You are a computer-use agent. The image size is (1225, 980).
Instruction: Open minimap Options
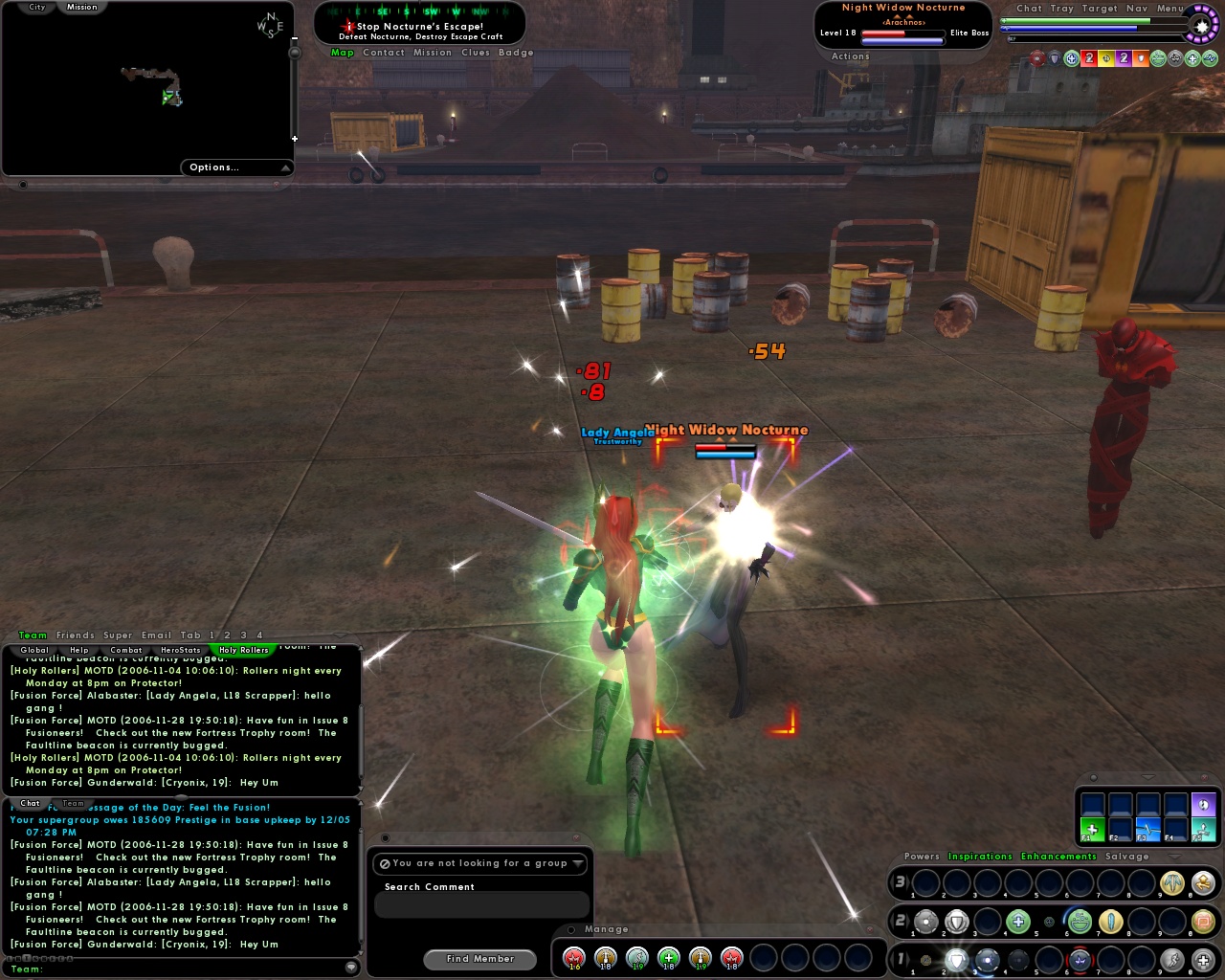pyautogui.click(x=215, y=167)
